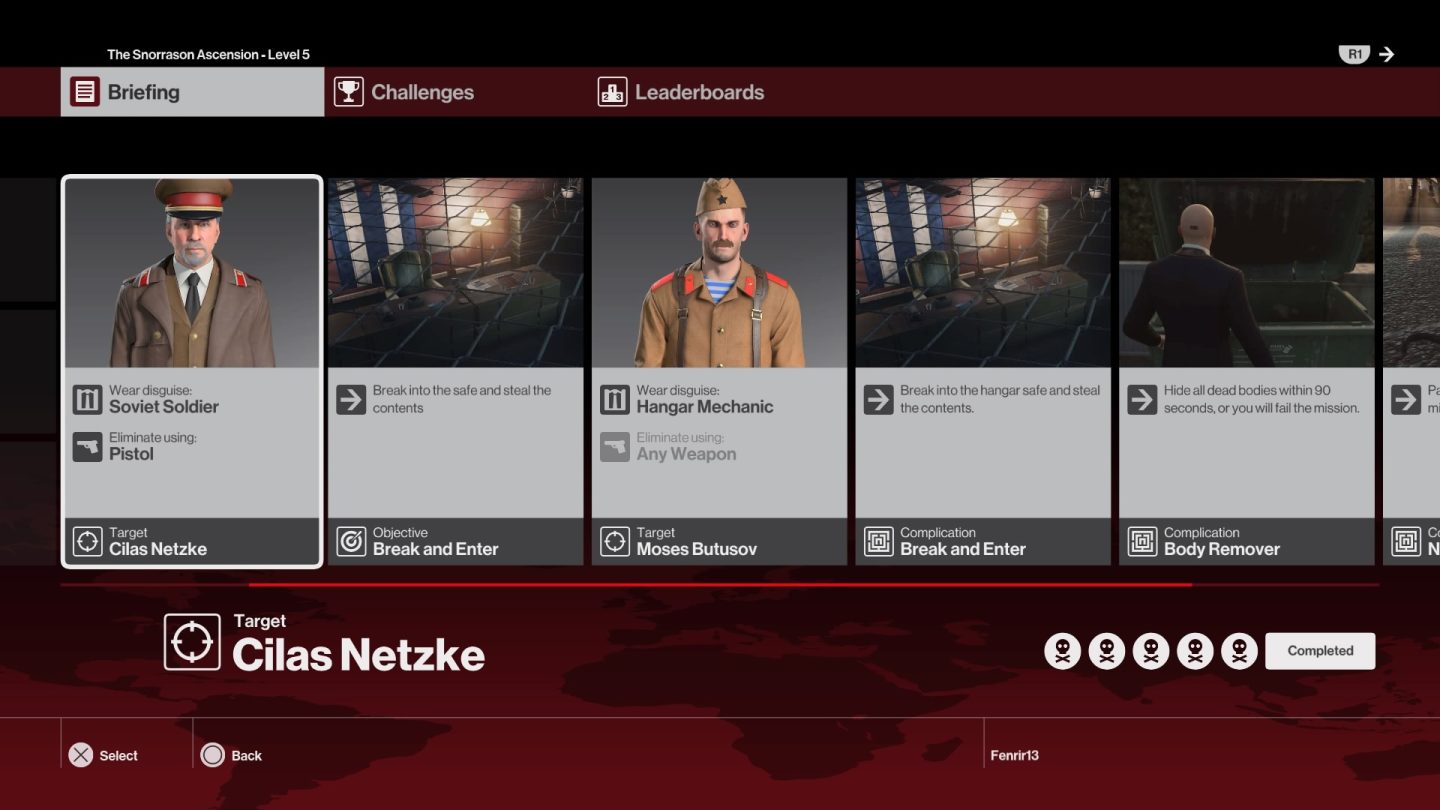Click the arrow icon beside R1
1440x810 pixels.
1388,54
